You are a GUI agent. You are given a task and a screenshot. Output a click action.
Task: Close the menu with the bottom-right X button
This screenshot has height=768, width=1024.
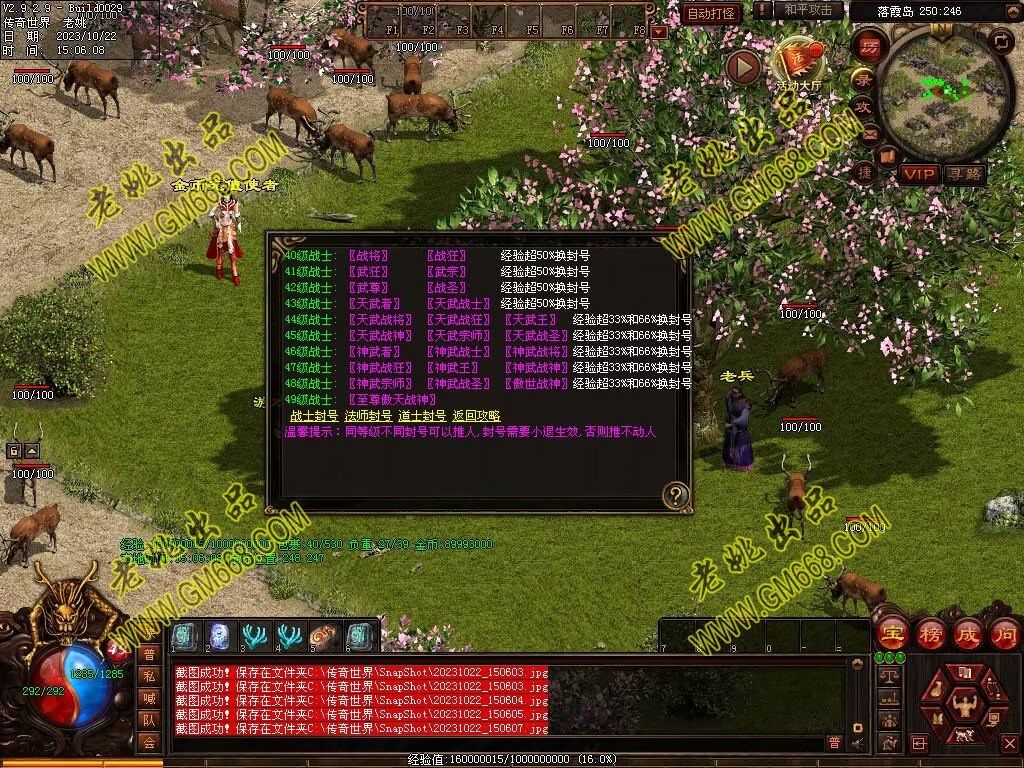1009,743
